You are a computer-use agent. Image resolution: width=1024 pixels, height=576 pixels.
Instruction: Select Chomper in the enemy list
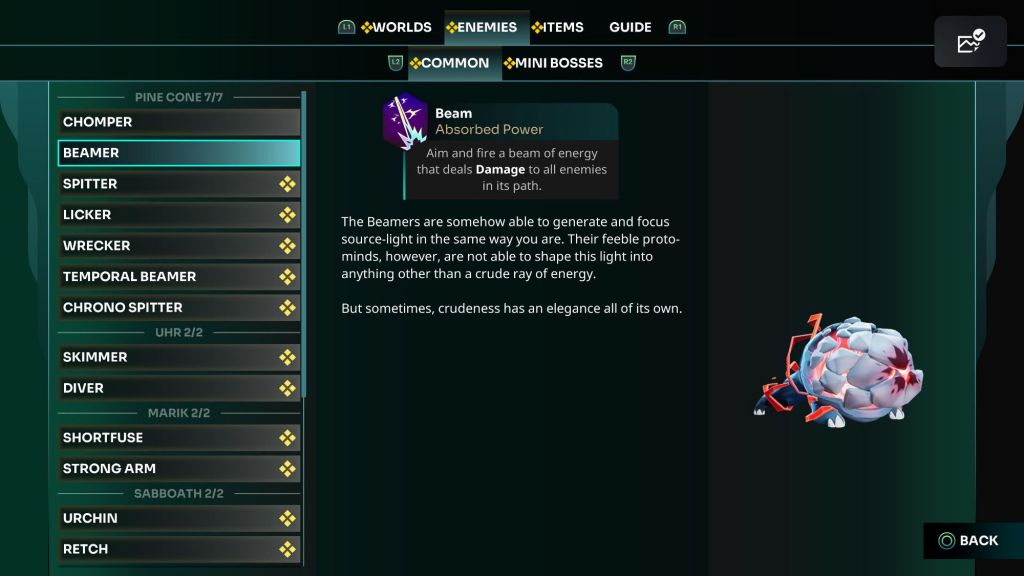click(179, 122)
